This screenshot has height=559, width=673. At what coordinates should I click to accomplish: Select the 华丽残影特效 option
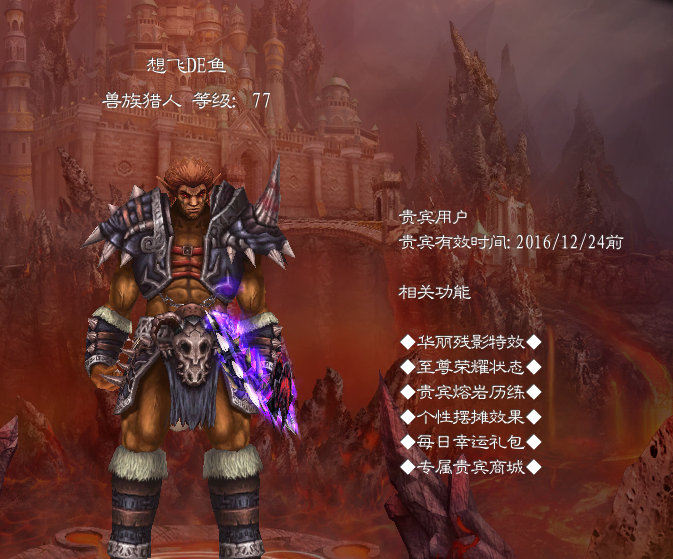470,343
